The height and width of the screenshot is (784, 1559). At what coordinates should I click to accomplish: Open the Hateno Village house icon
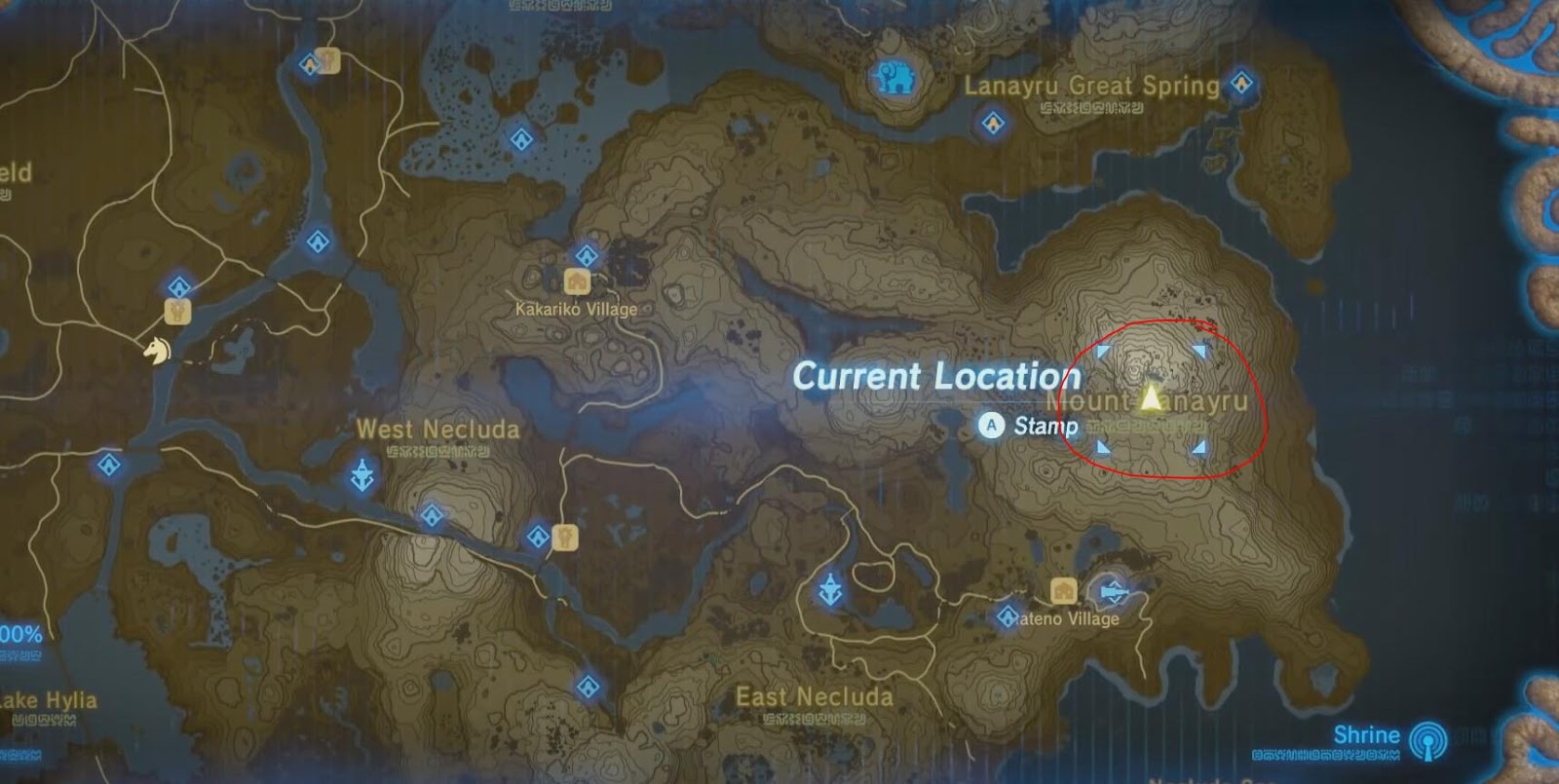coord(1064,588)
